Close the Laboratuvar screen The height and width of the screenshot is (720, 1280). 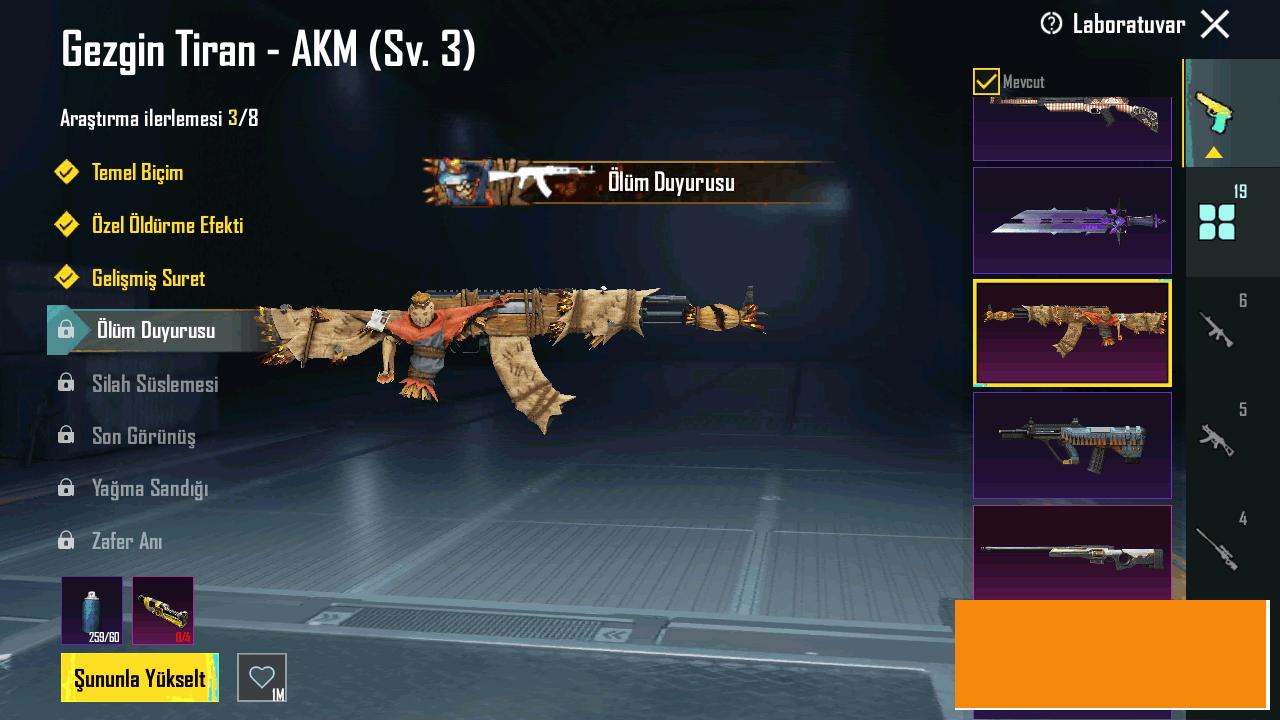pyautogui.click(x=1215, y=24)
